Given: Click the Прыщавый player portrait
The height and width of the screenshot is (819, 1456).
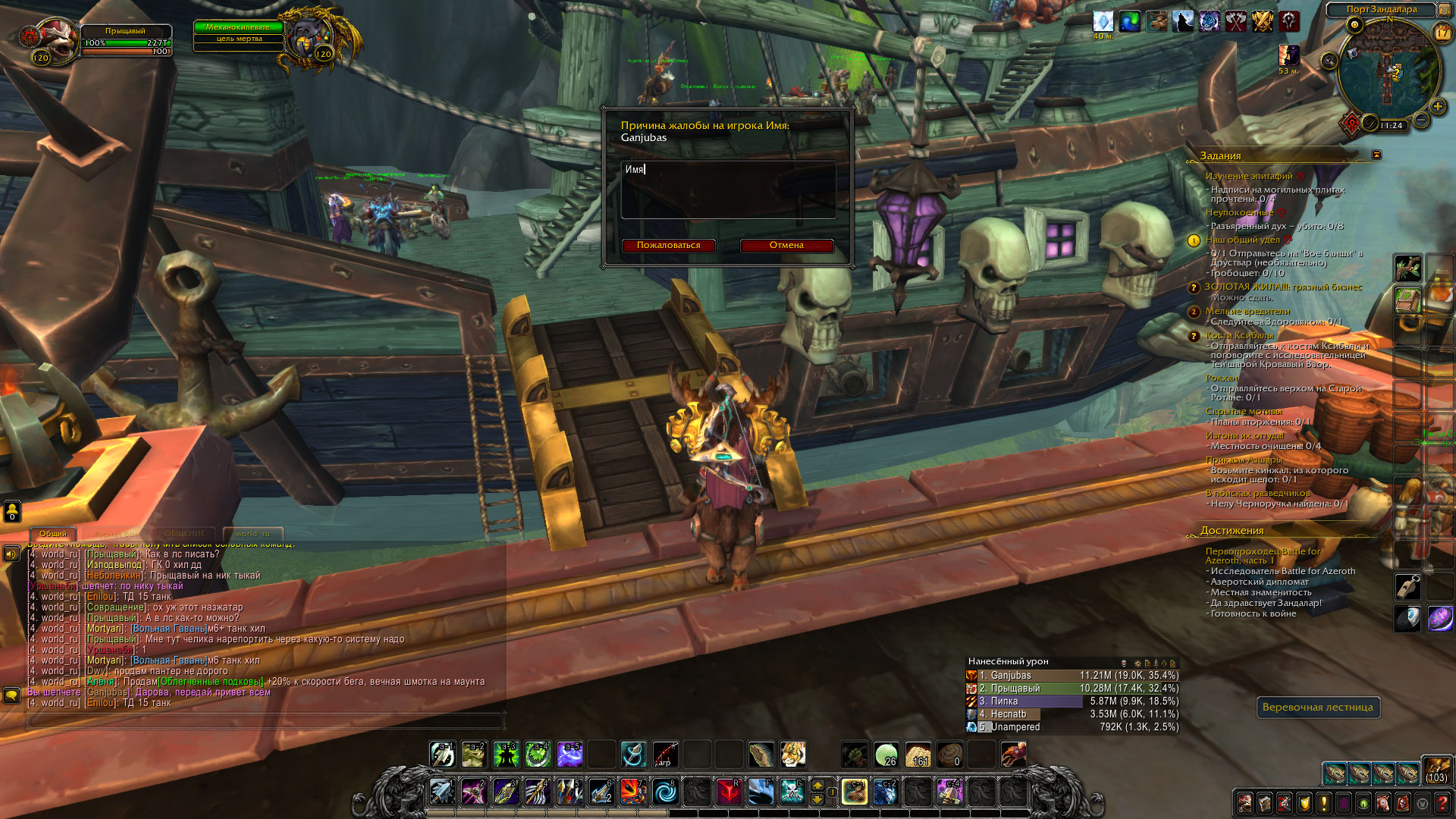Looking at the screenshot, I should 55,40.
